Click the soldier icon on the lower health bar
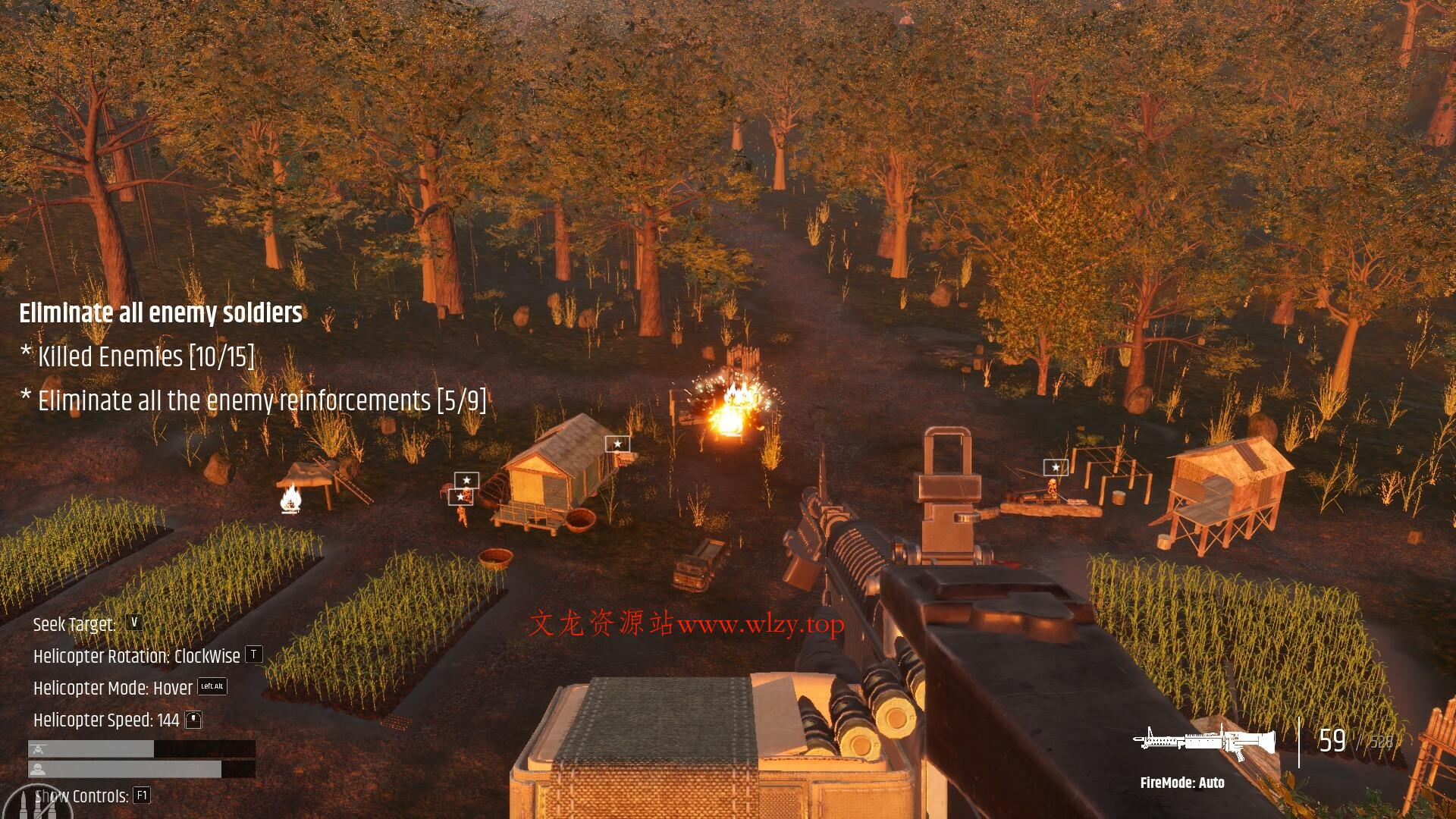1456x819 pixels. pyautogui.click(x=36, y=768)
